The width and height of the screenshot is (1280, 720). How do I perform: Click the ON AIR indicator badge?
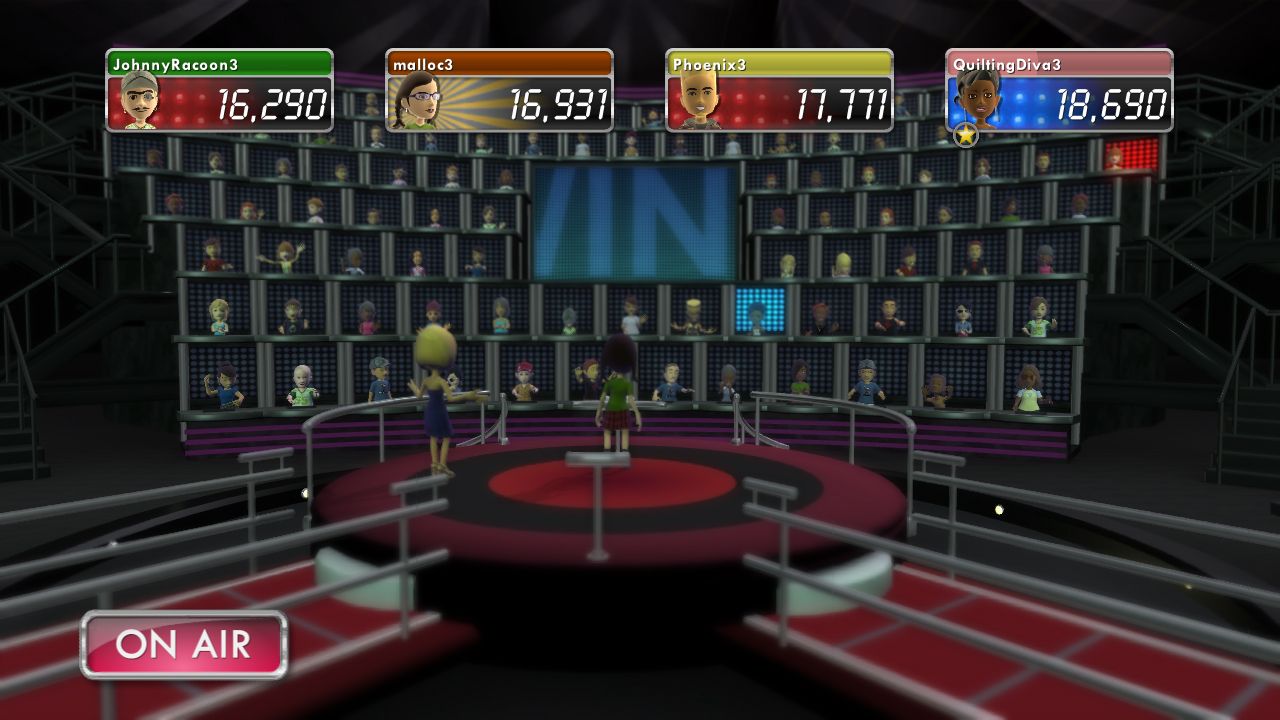pyautogui.click(x=184, y=644)
